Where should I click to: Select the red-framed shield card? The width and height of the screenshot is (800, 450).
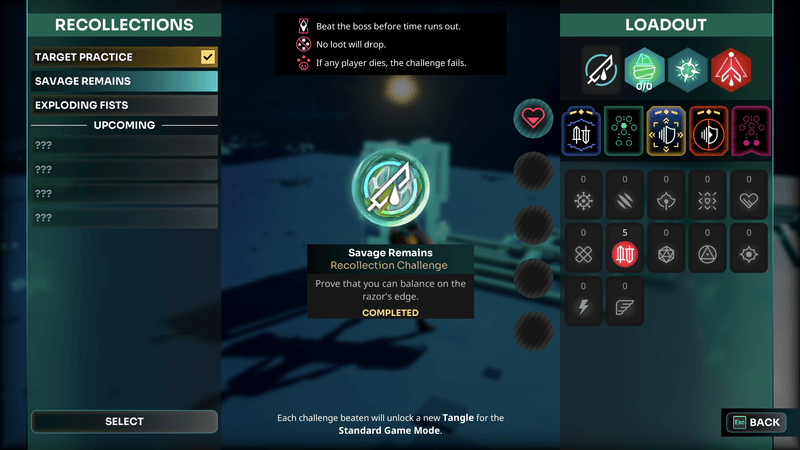click(708, 132)
